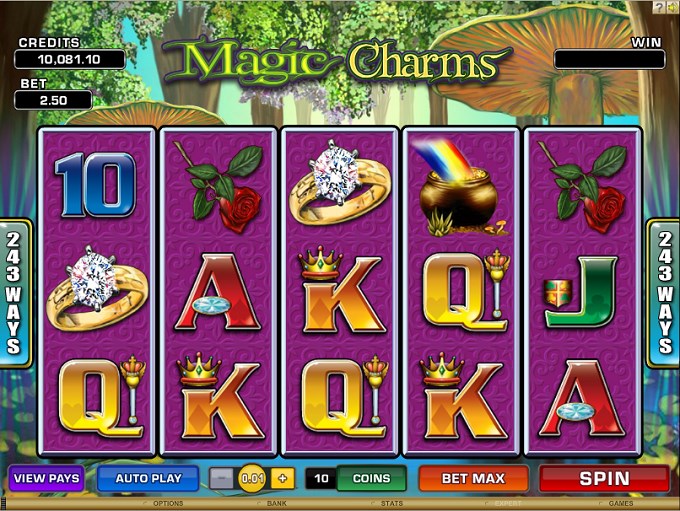This screenshot has height=511, width=680.
Task: Show the Stats panel
Action: point(392,504)
